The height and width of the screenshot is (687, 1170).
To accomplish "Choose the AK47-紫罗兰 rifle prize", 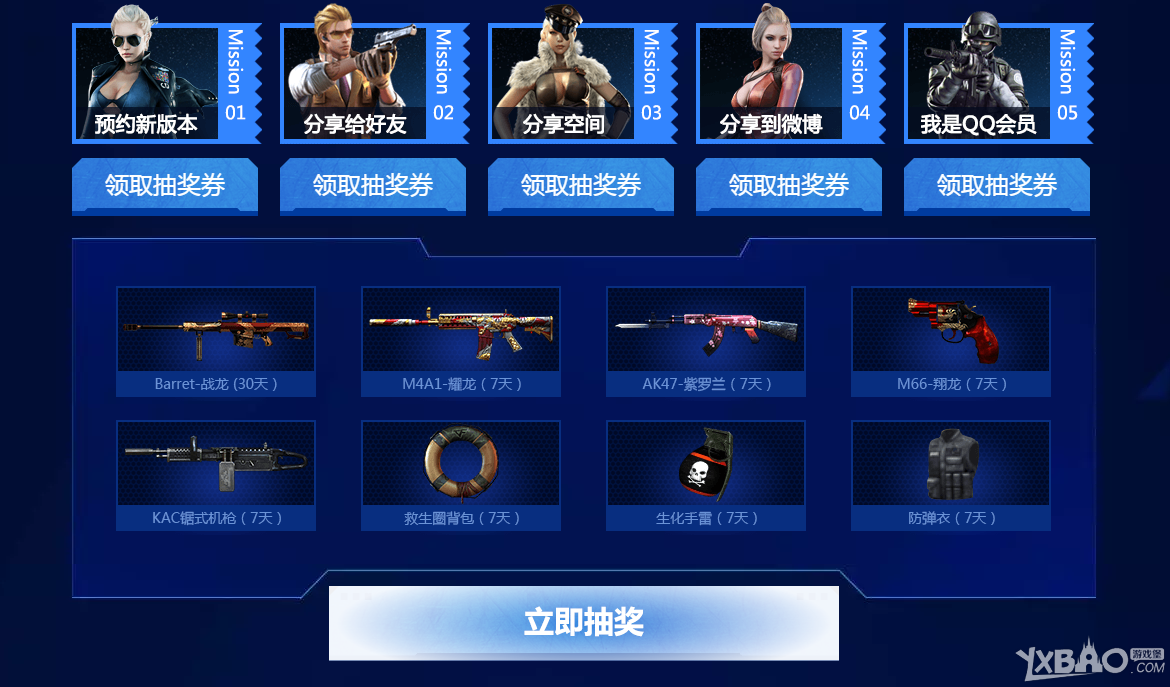I will tap(706, 341).
